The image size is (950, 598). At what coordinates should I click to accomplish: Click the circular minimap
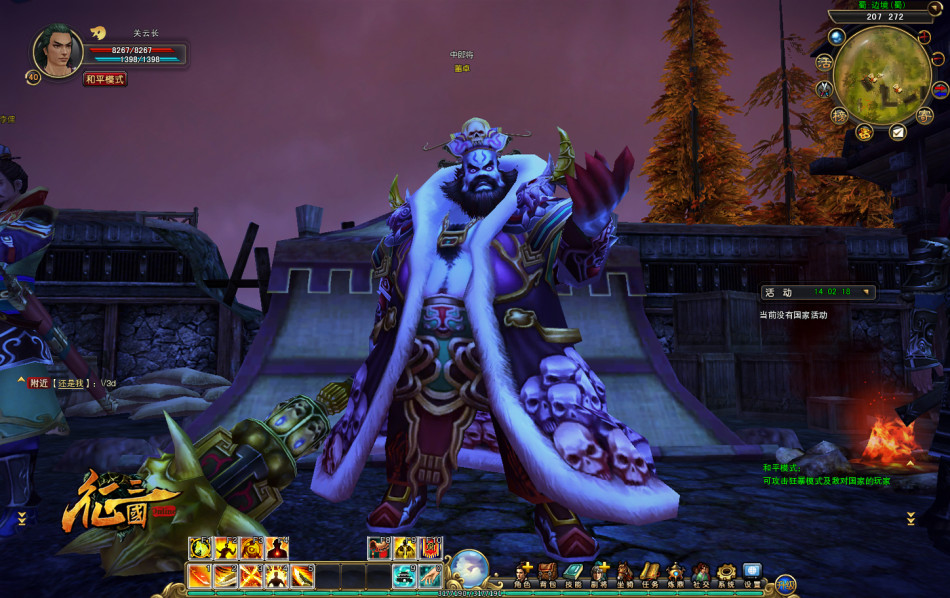coord(882,76)
